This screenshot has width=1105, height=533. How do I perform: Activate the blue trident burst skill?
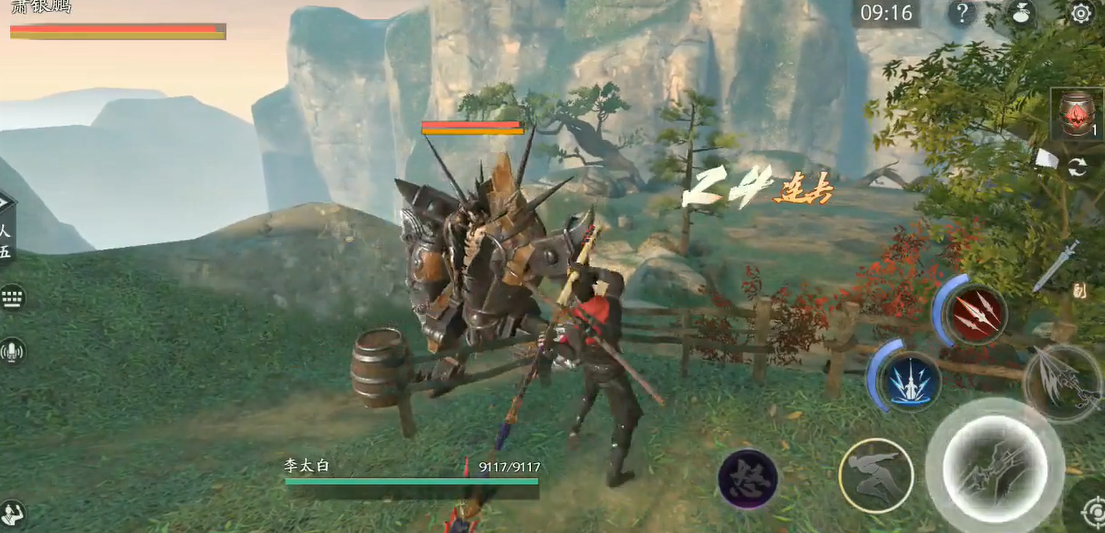click(911, 380)
